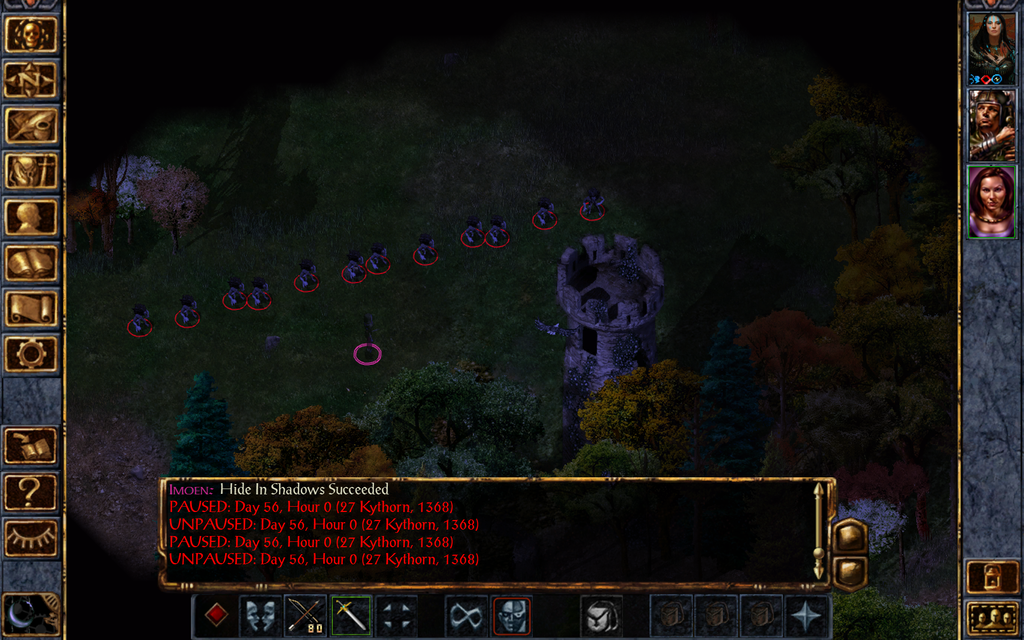Open the priest scroll button

[31, 308]
